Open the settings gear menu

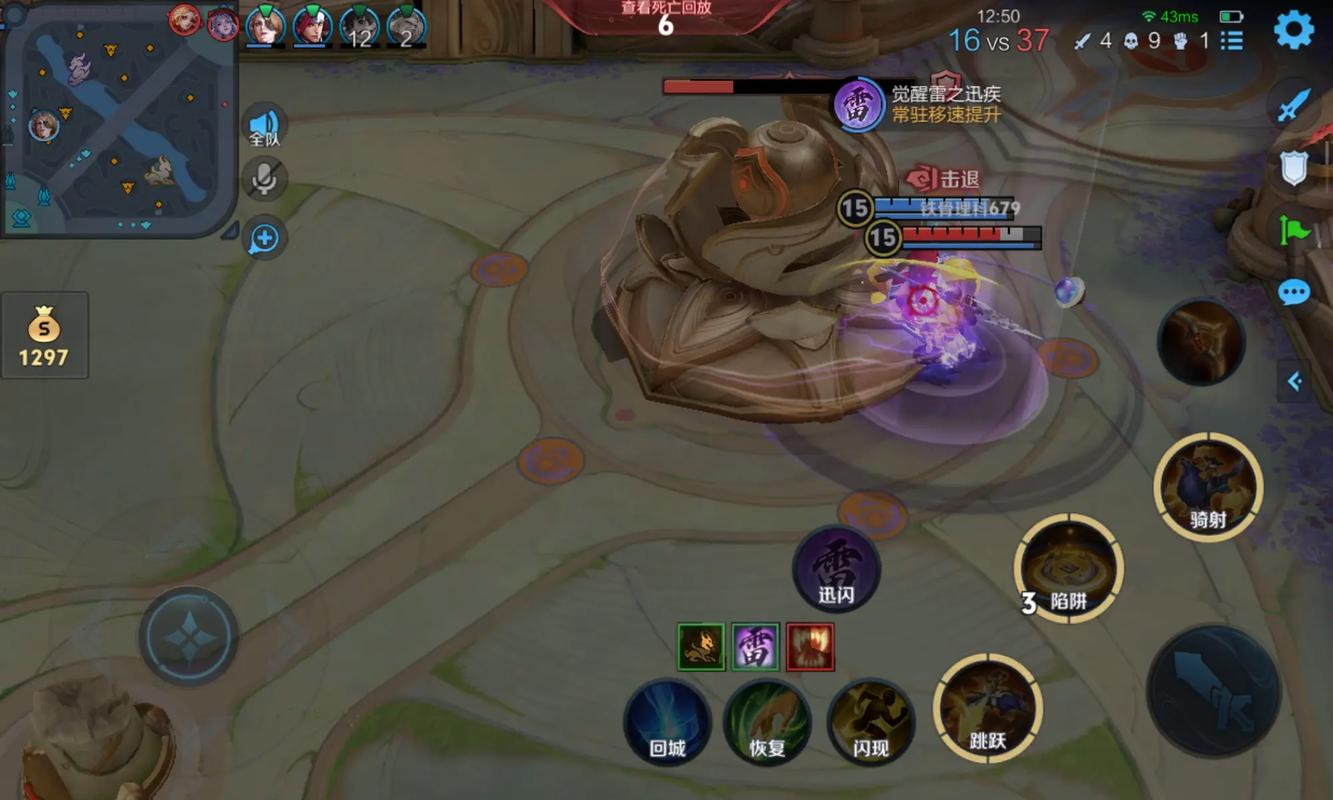coord(1293,30)
